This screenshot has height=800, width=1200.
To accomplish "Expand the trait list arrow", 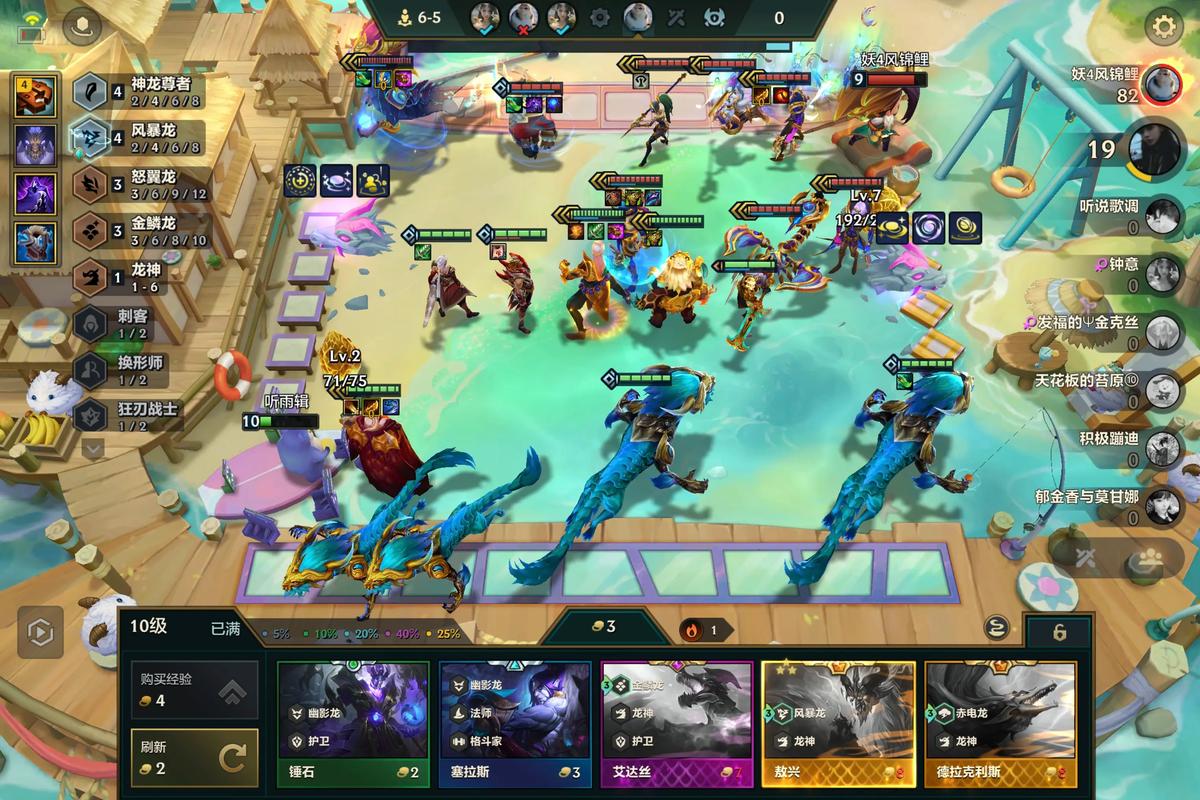I will 93,449.
